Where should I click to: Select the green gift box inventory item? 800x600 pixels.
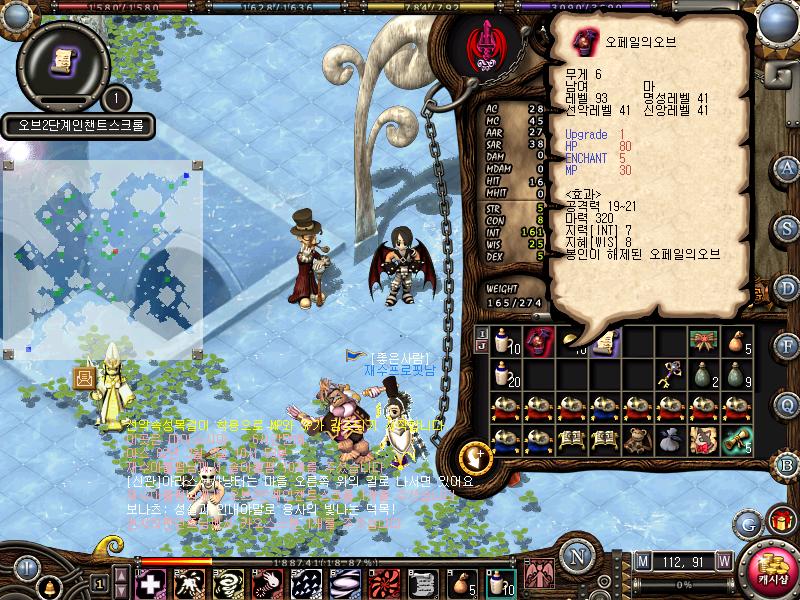703,342
